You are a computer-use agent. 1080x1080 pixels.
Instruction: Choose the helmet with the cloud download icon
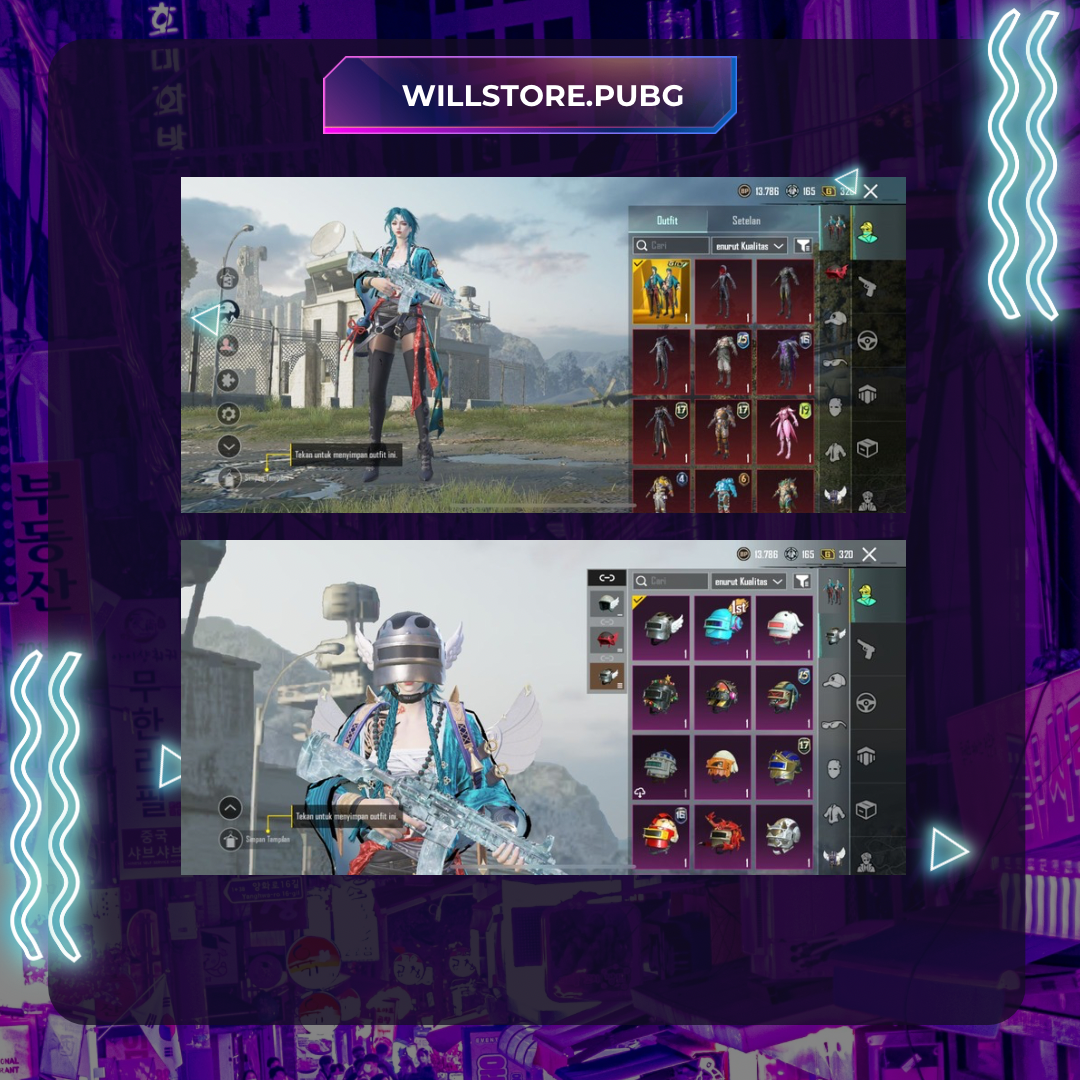(662, 768)
